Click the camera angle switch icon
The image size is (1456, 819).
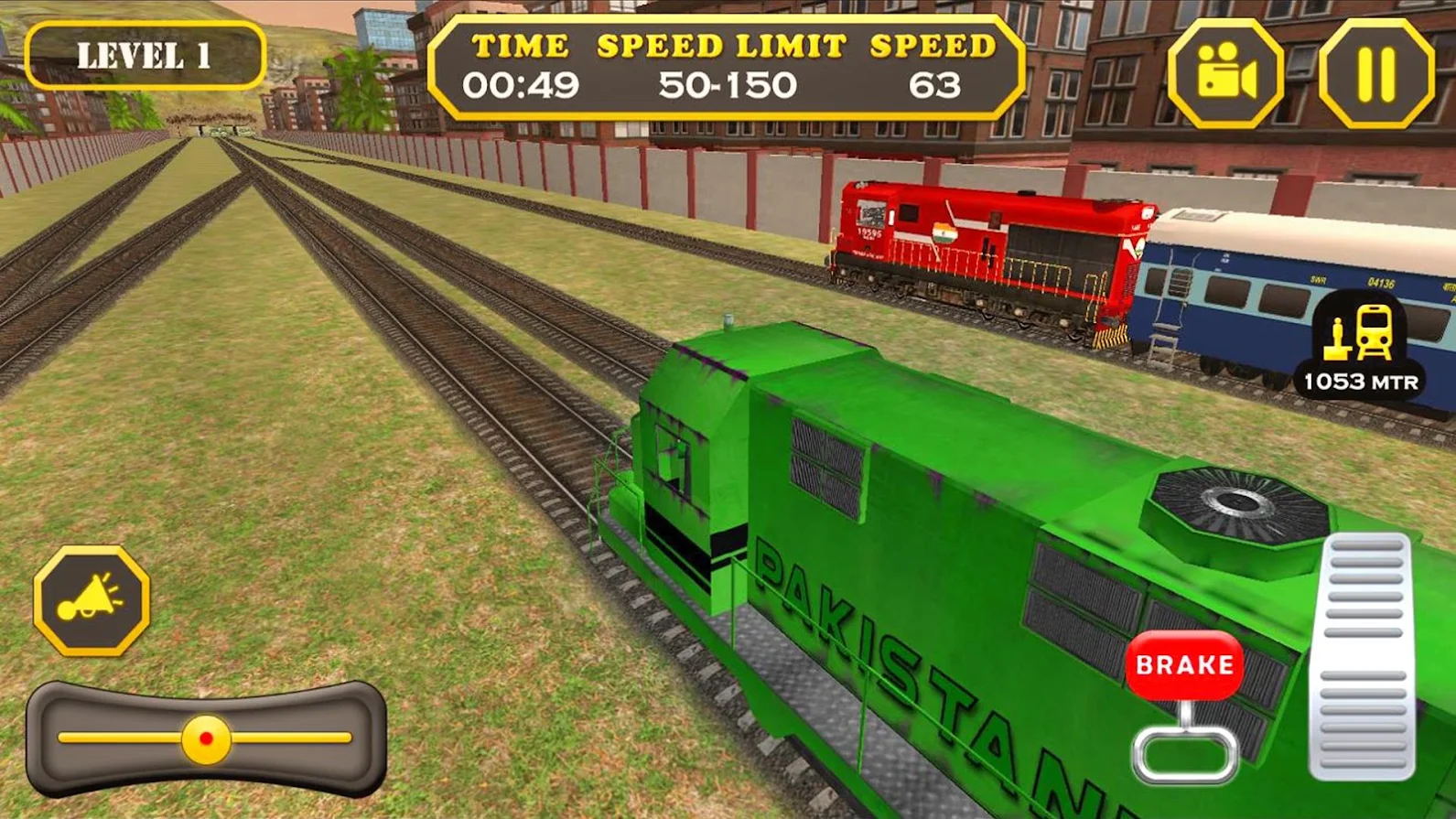[1228, 70]
